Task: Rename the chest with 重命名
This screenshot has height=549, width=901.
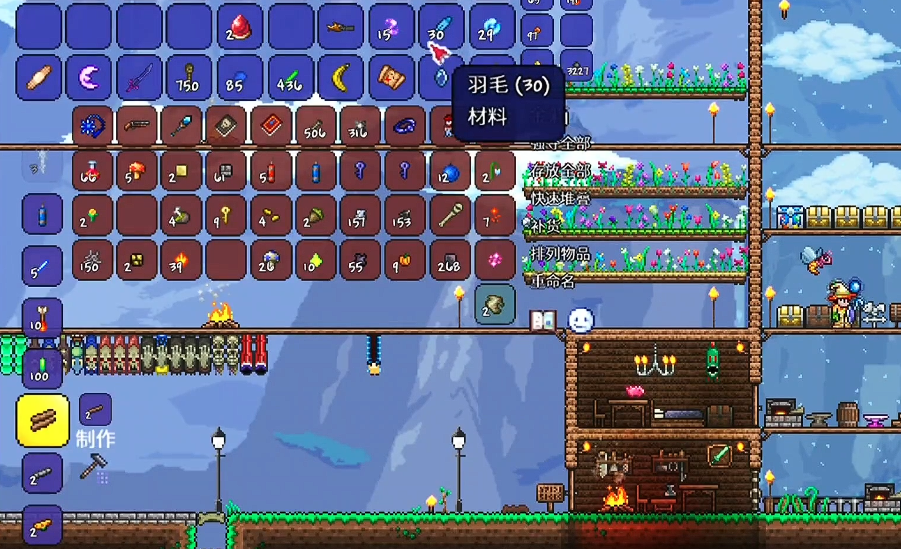Action: (x=553, y=280)
